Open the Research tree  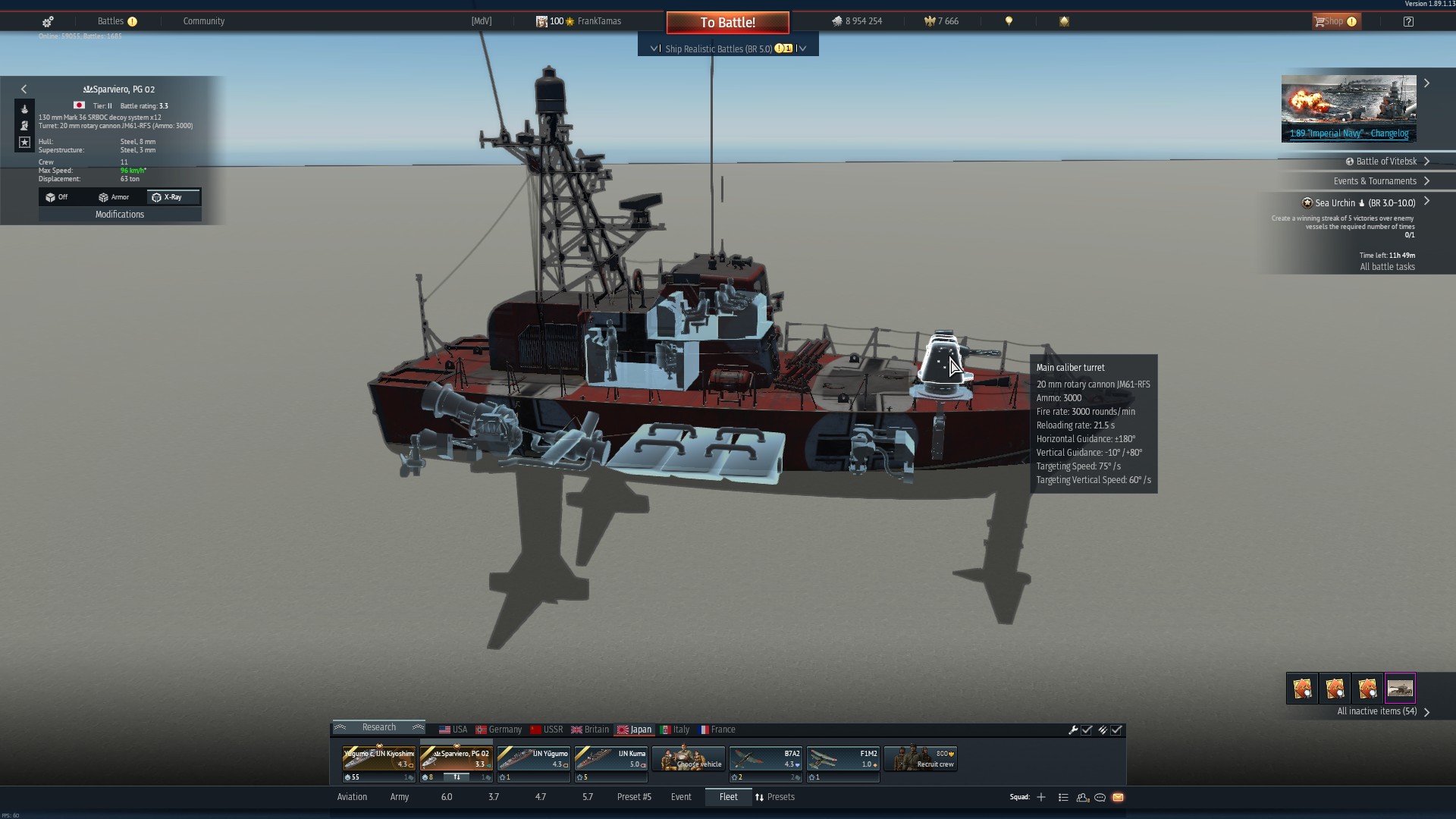pyautogui.click(x=378, y=727)
